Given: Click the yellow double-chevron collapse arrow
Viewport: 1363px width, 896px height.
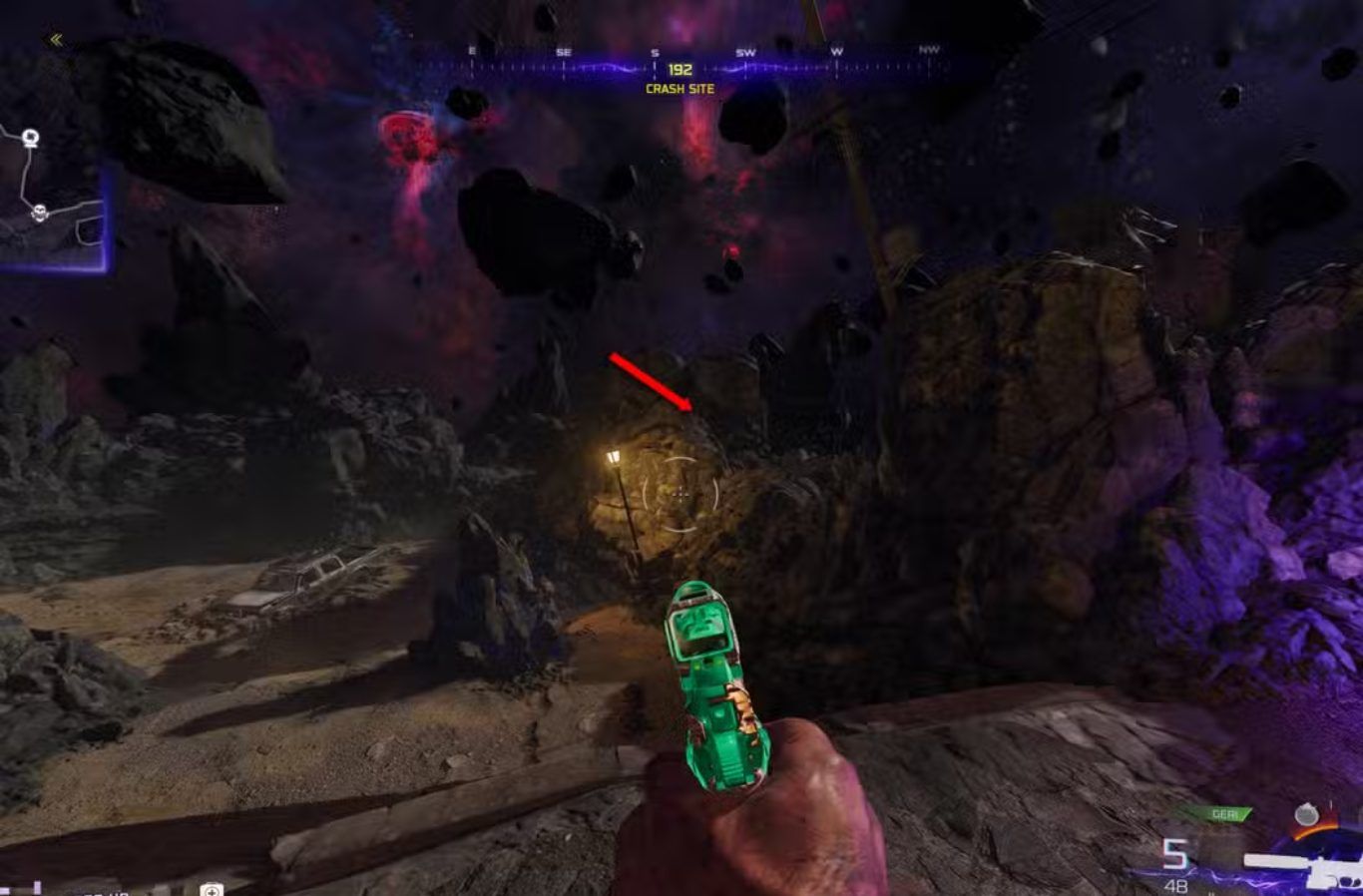Looking at the screenshot, I should click(56, 40).
